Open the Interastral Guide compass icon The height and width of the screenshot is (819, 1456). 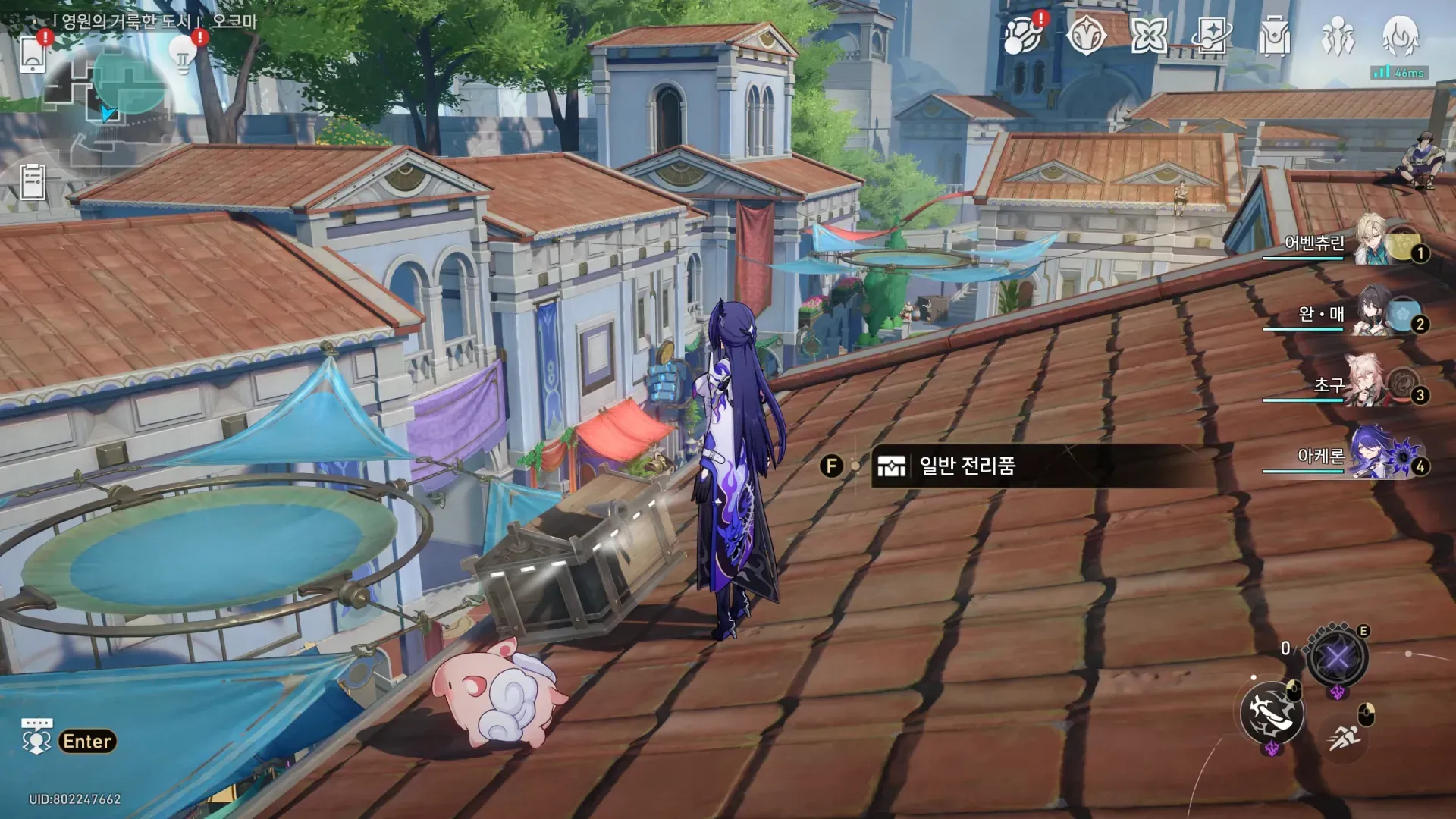(x=1086, y=35)
